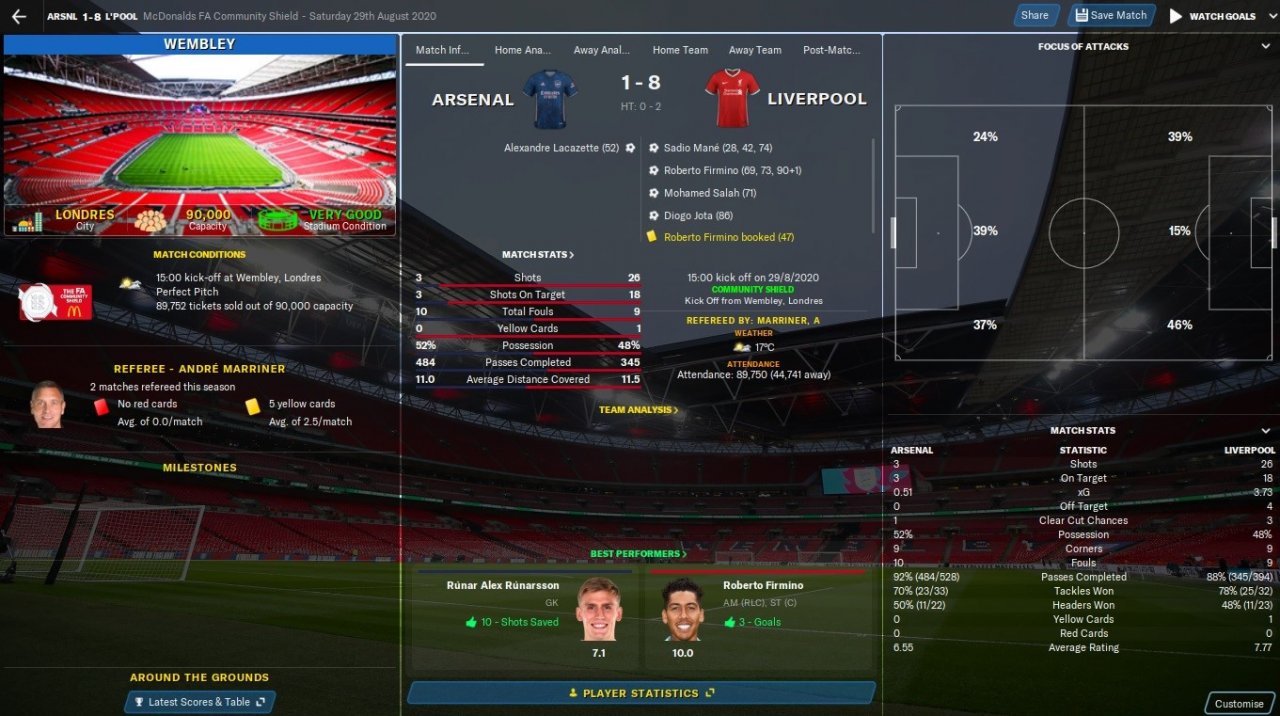Open the Away Analysis tab
The image size is (1280, 716).
click(601, 50)
